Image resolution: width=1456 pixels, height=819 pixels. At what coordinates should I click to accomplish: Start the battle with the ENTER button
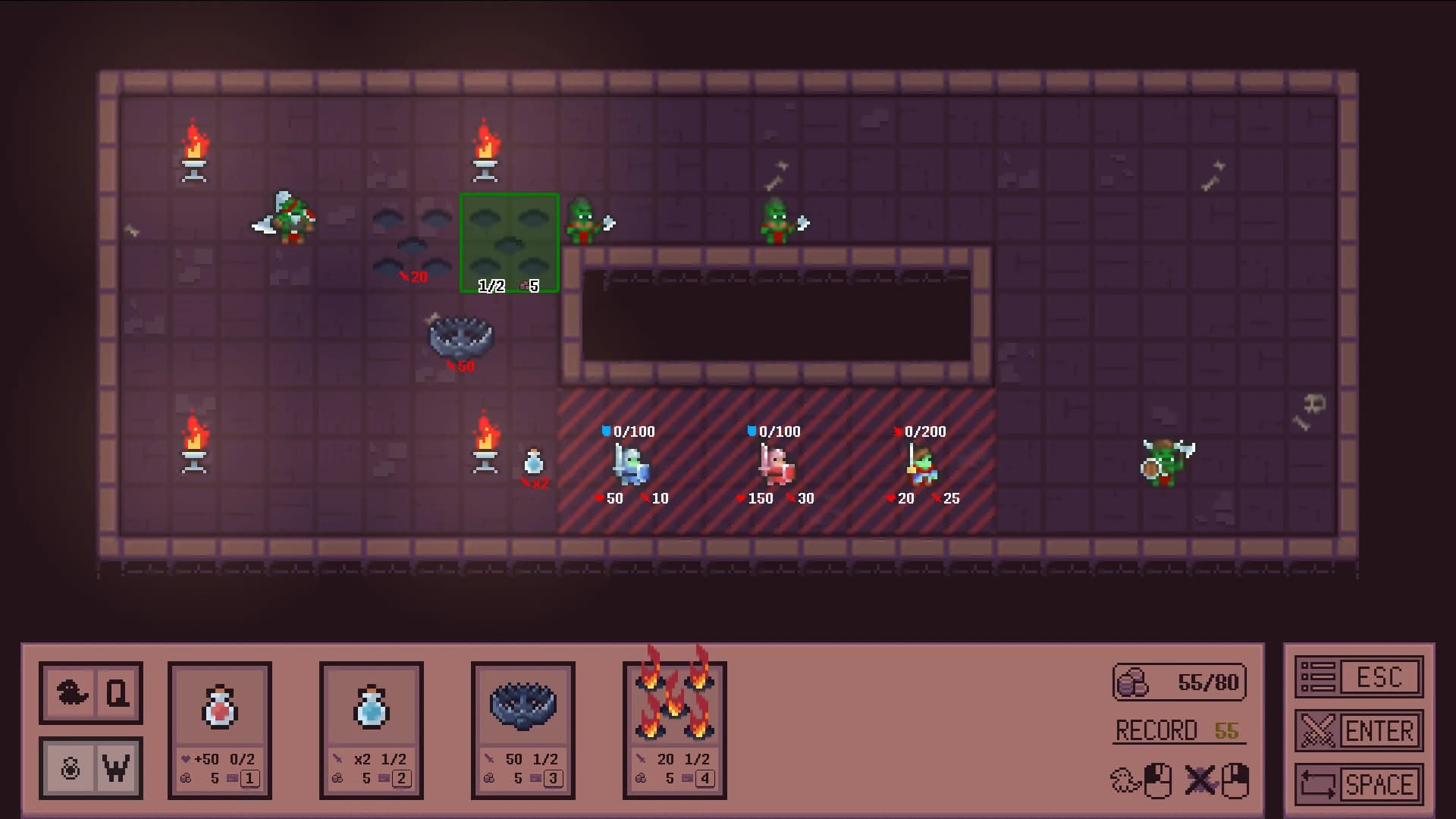1382,730
